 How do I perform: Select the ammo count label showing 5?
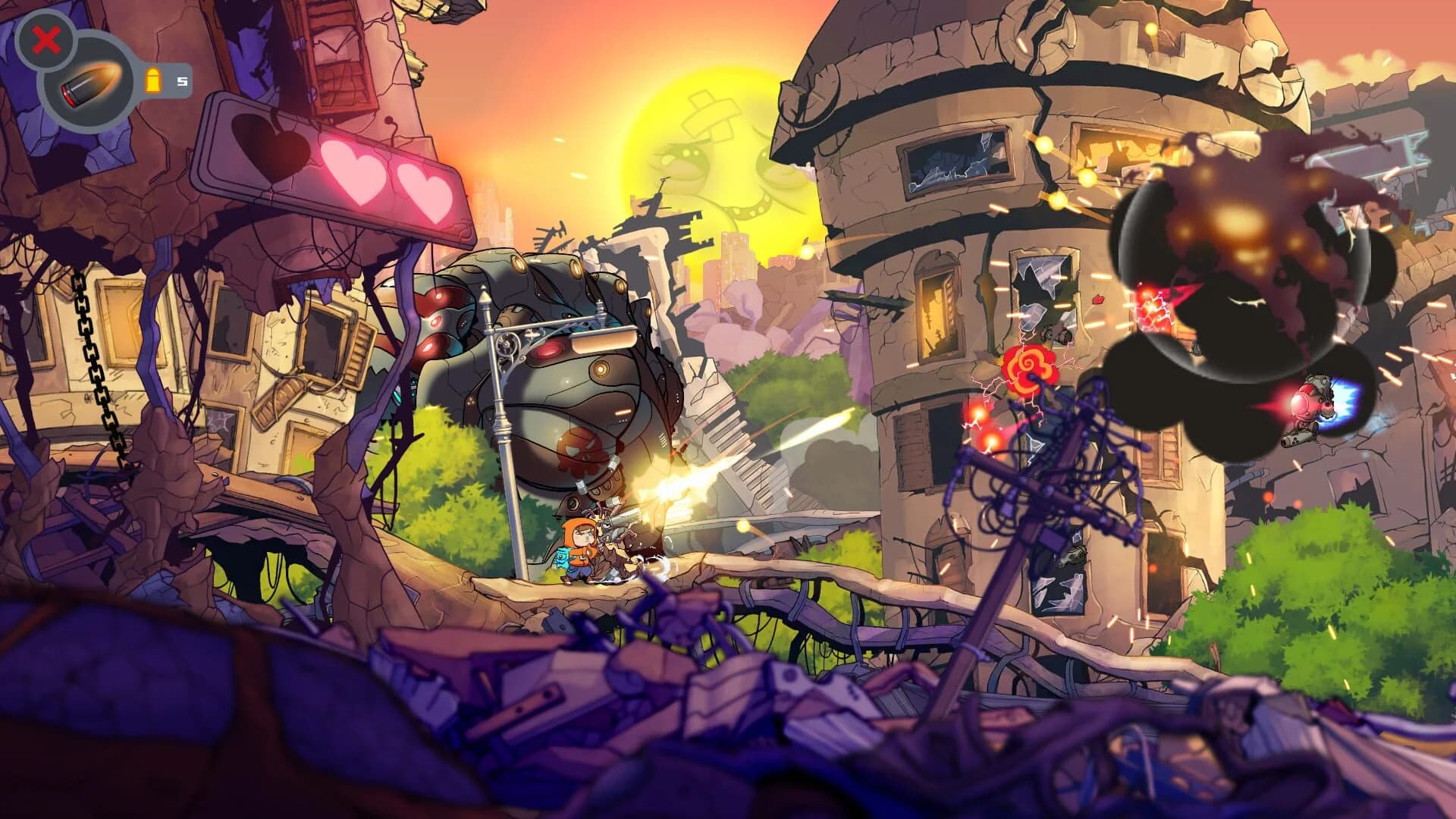point(180,80)
